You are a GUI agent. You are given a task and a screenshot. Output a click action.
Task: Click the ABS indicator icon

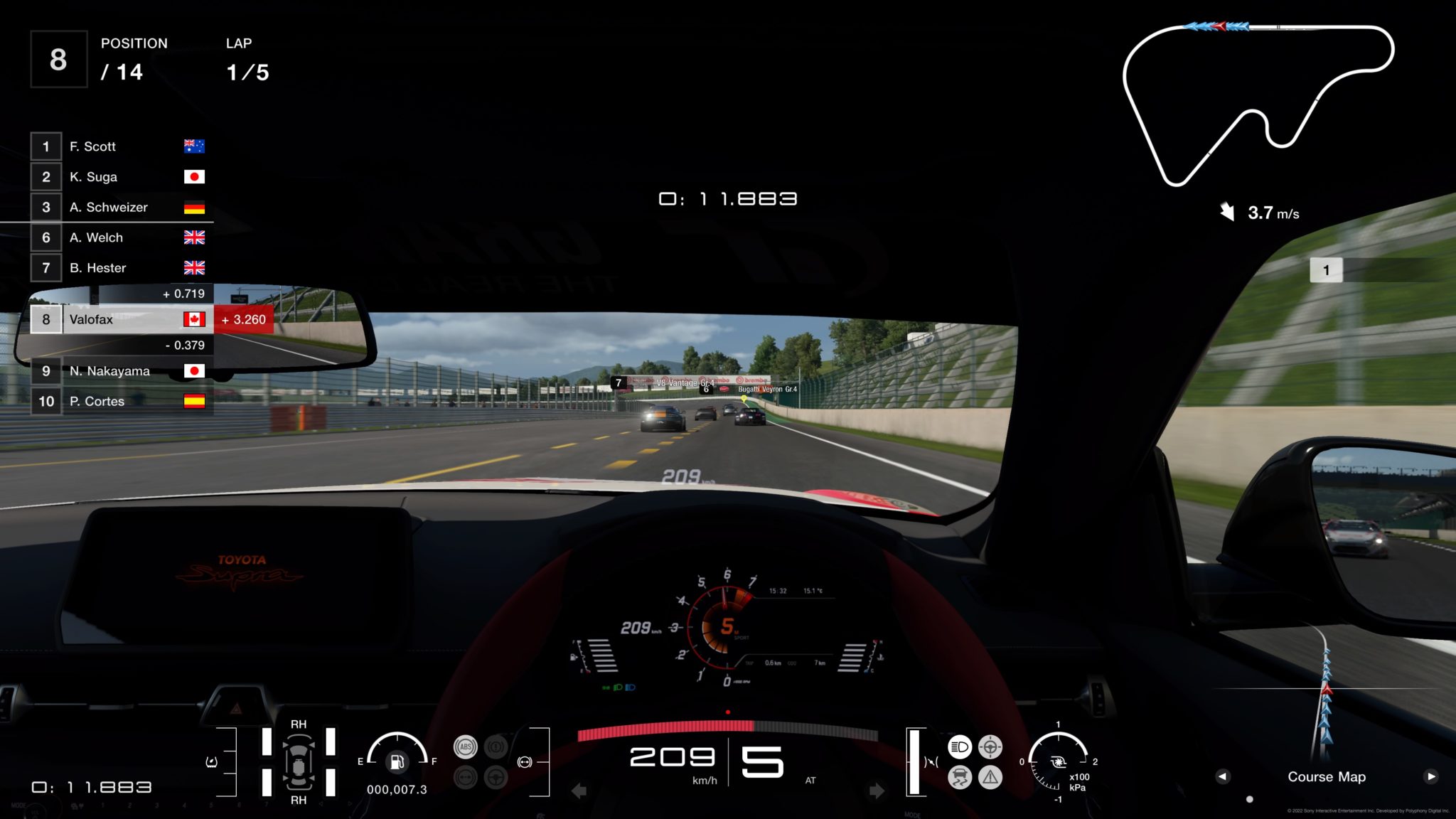466,746
